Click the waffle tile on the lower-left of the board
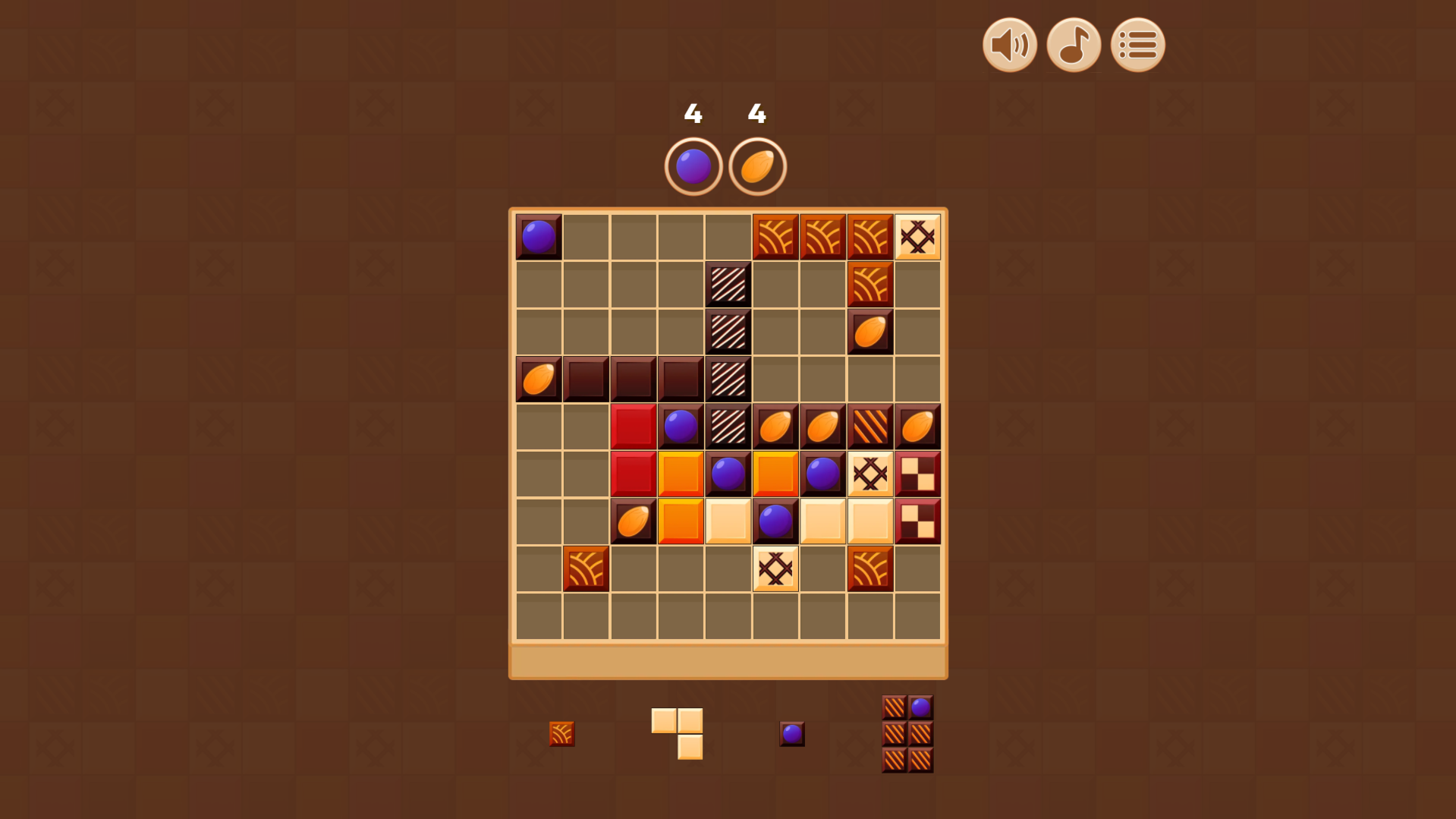Image resolution: width=1456 pixels, height=819 pixels. (x=586, y=569)
